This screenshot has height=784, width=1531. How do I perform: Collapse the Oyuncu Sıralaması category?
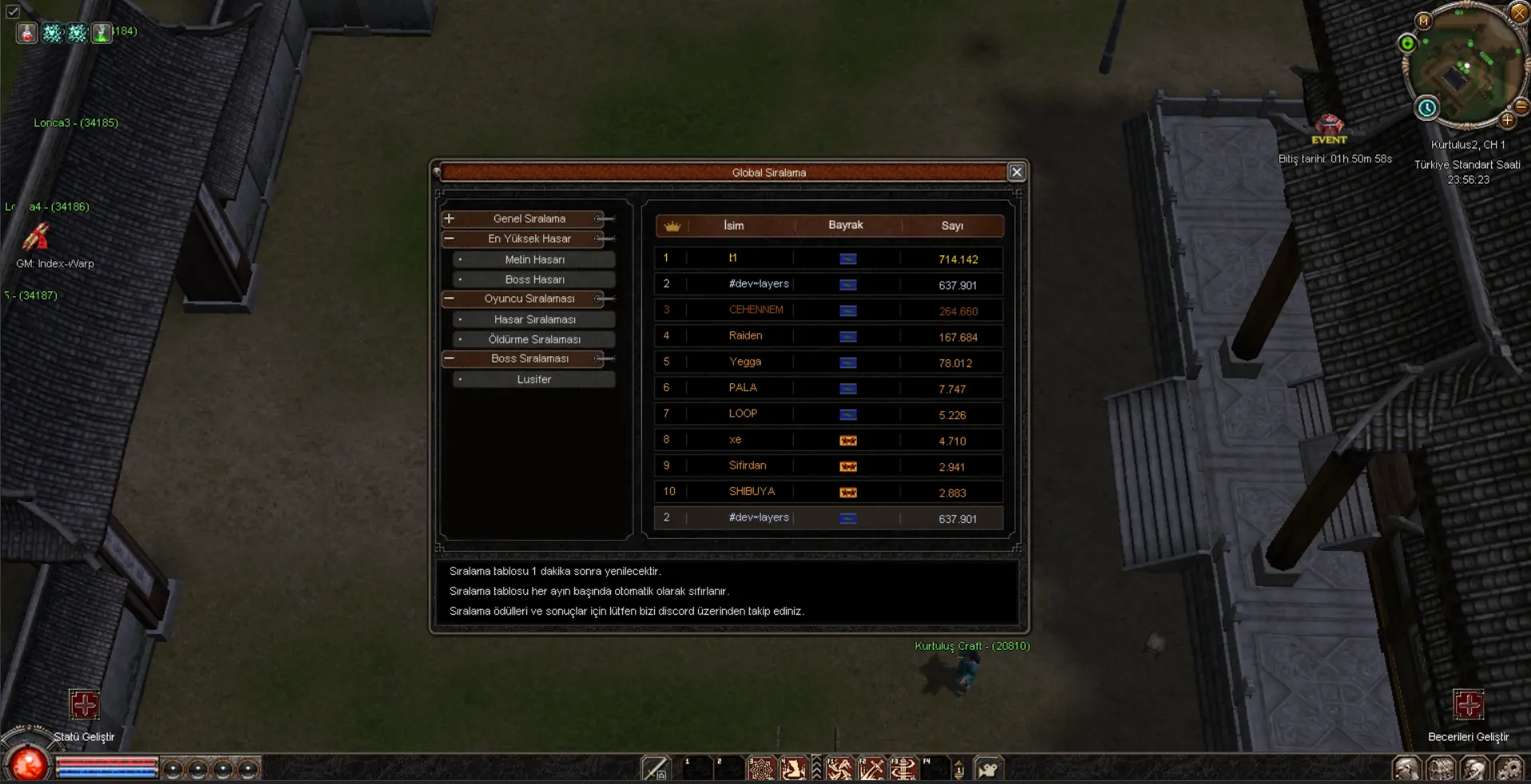coord(450,299)
